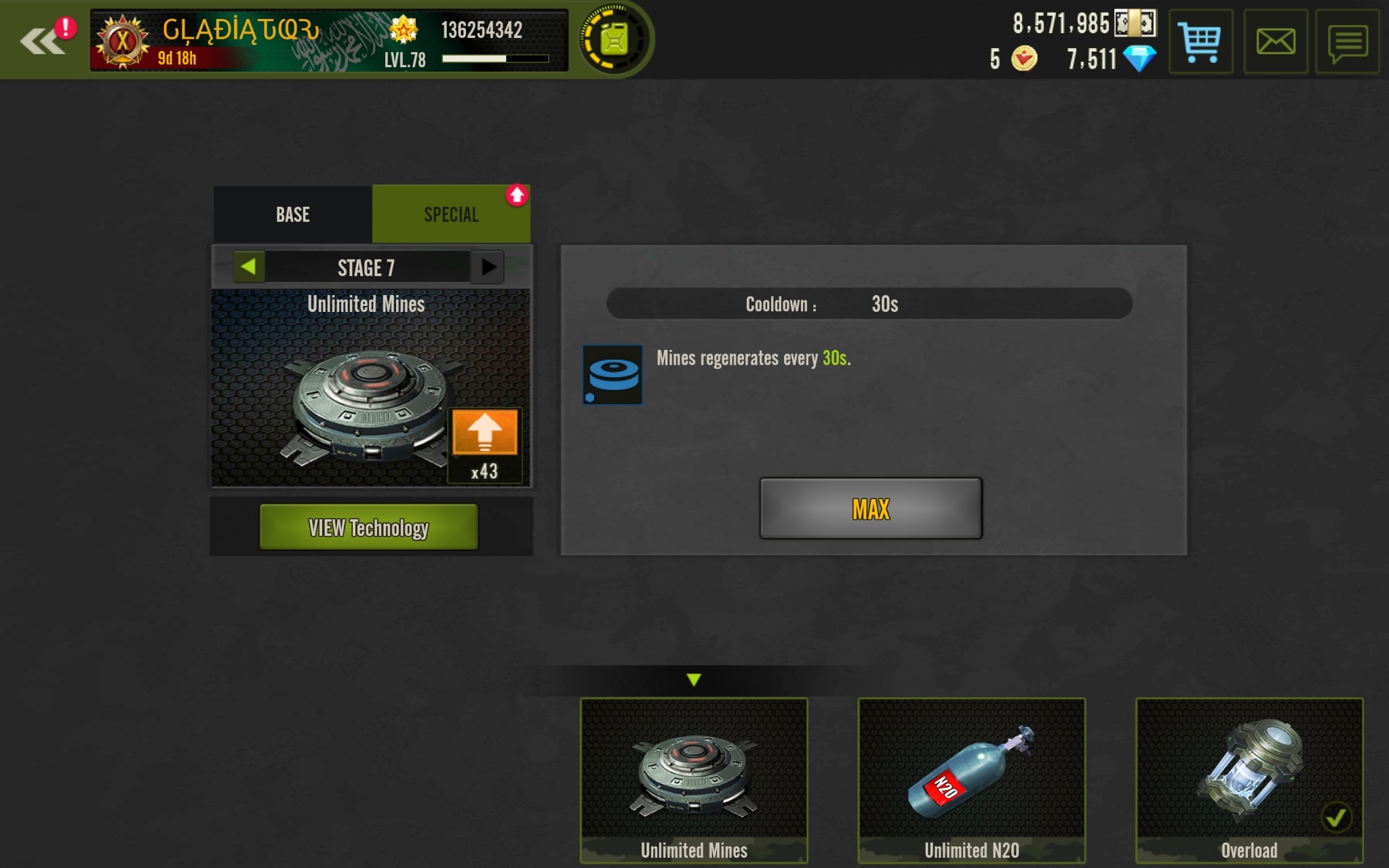1389x868 pixels.
Task: Select the Overload special tile
Action: [x=1249, y=780]
